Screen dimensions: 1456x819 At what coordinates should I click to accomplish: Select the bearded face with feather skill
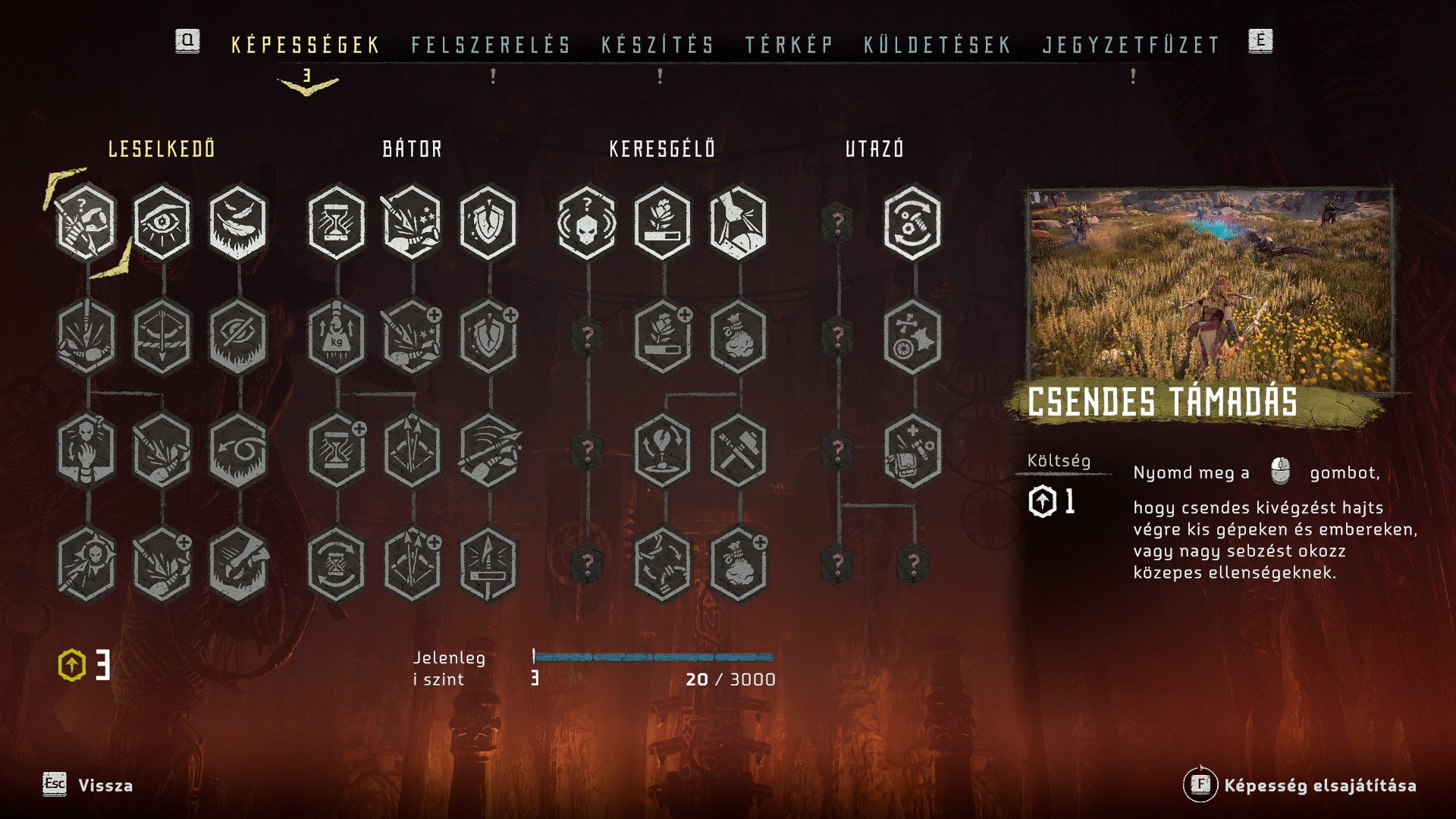pos(238,222)
